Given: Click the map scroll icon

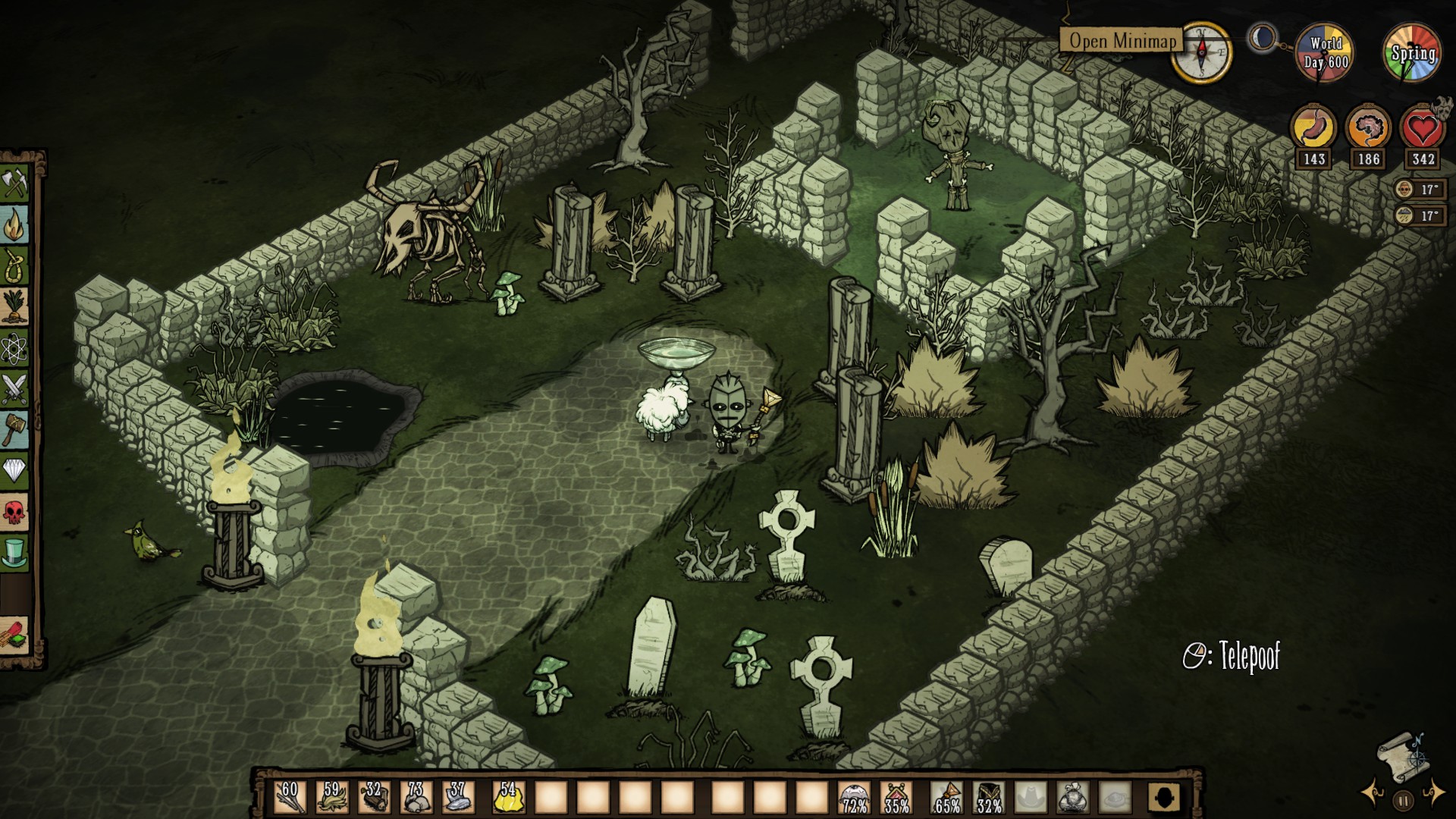Looking at the screenshot, I should (1402, 755).
